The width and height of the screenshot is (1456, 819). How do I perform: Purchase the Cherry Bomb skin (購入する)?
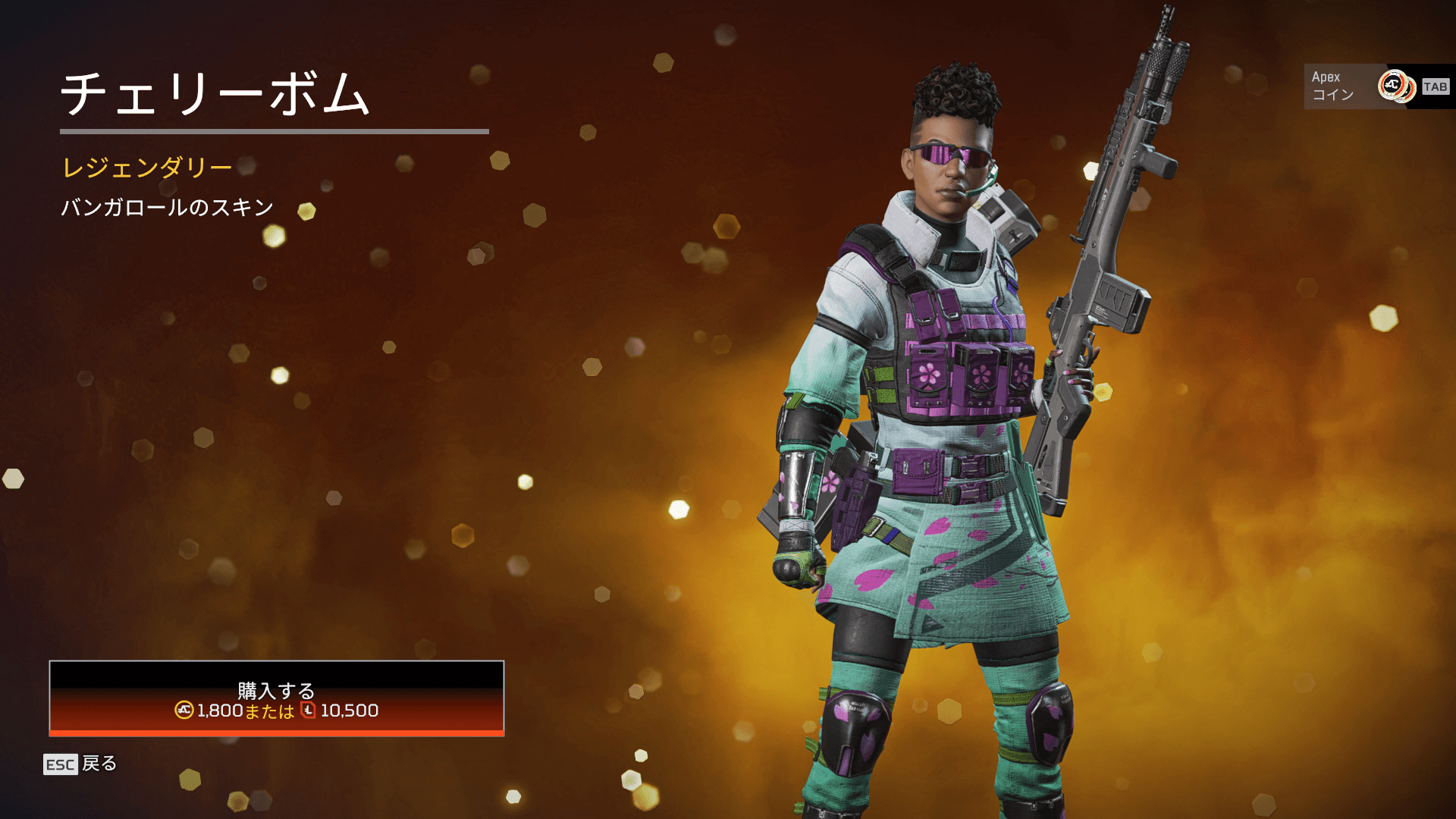point(276,698)
